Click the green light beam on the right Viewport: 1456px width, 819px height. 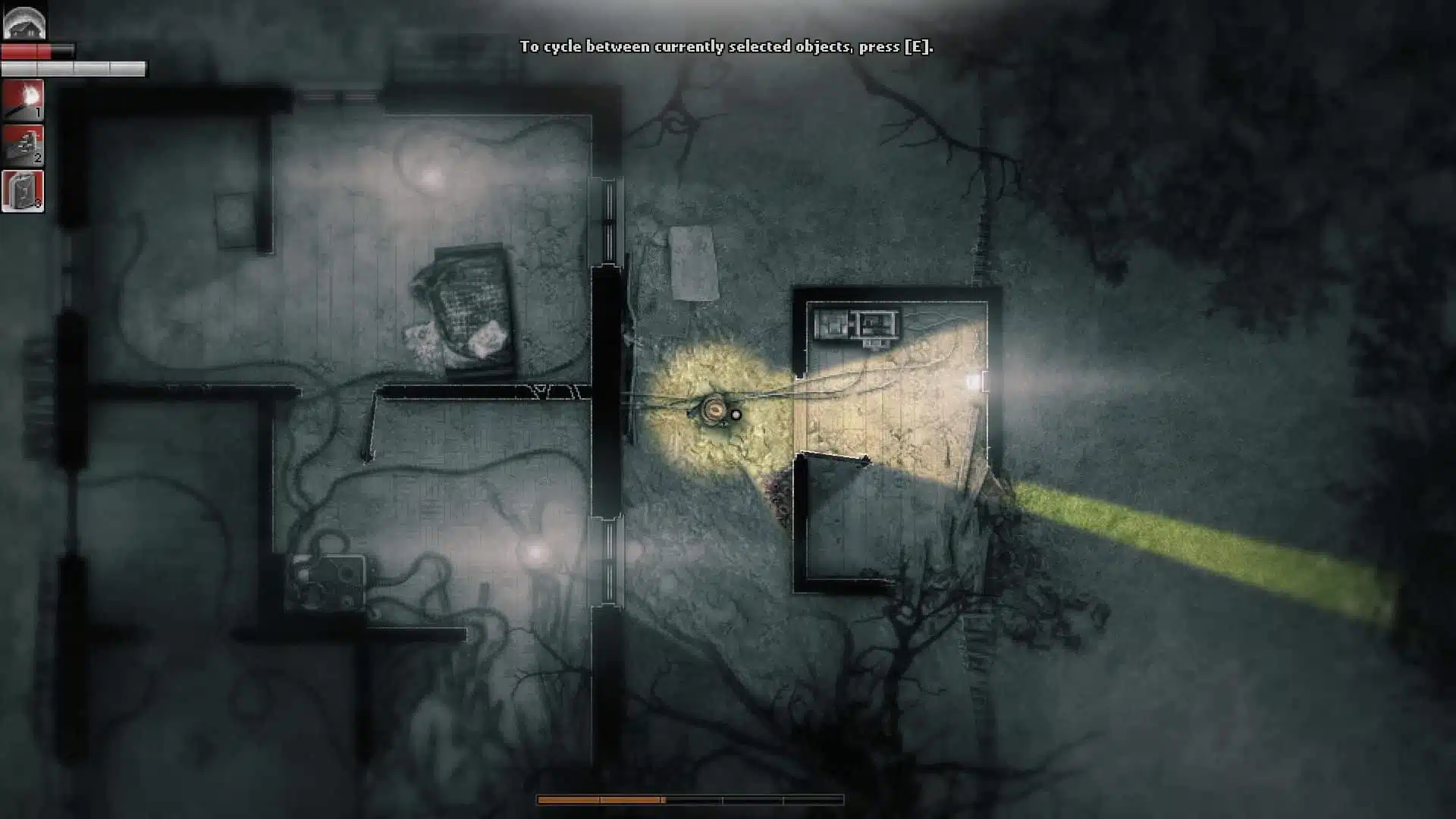coord(1213,538)
